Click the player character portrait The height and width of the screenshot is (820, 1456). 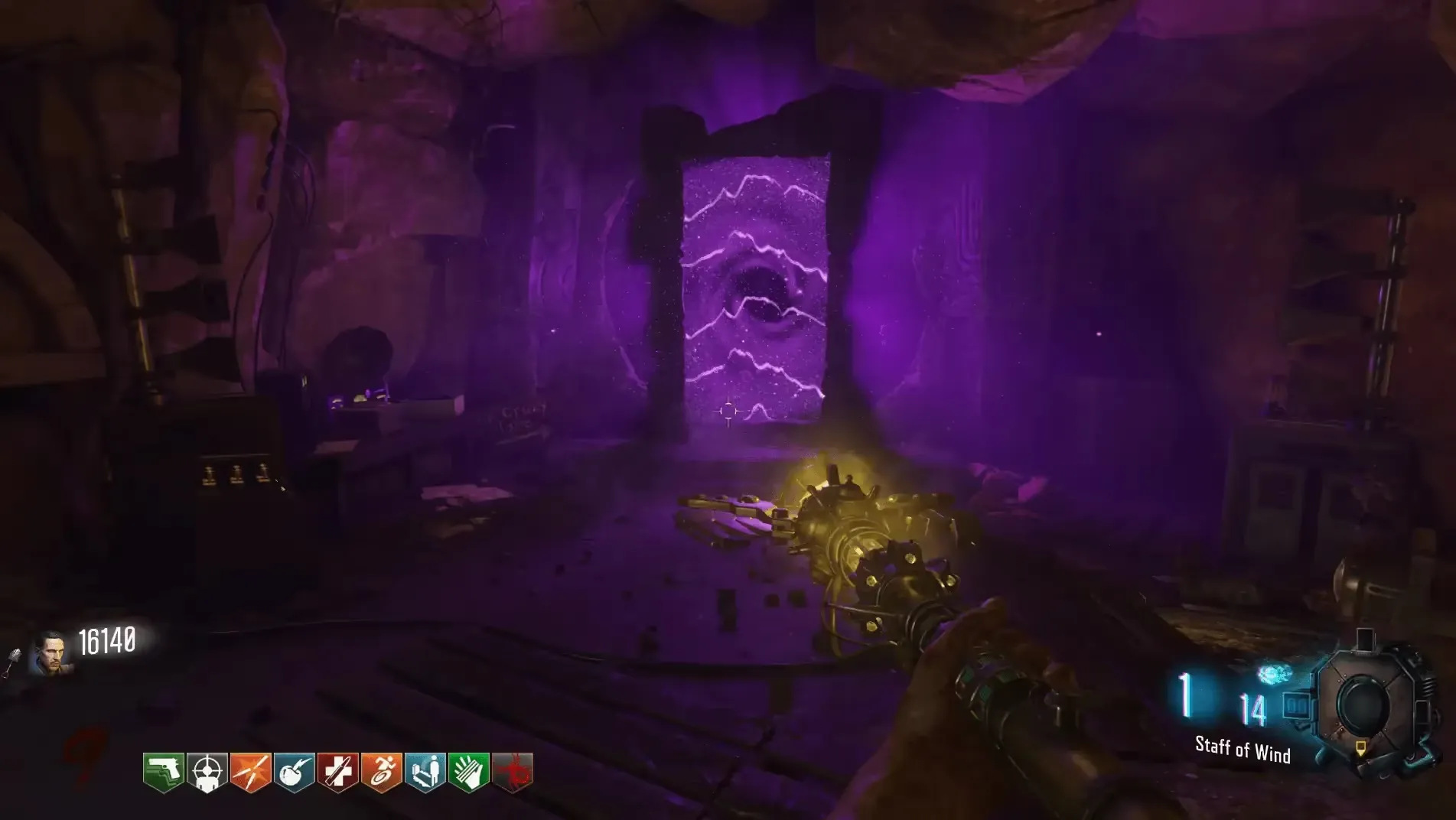point(52,654)
